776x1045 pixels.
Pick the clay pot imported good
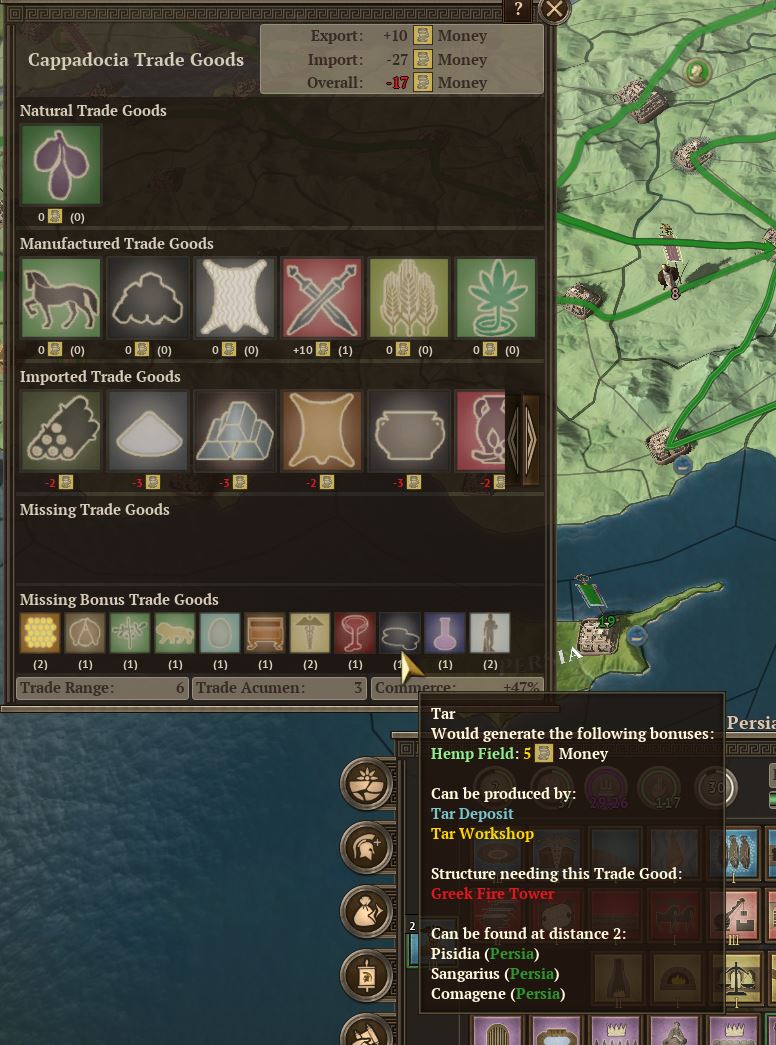pyautogui.click(x=409, y=431)
